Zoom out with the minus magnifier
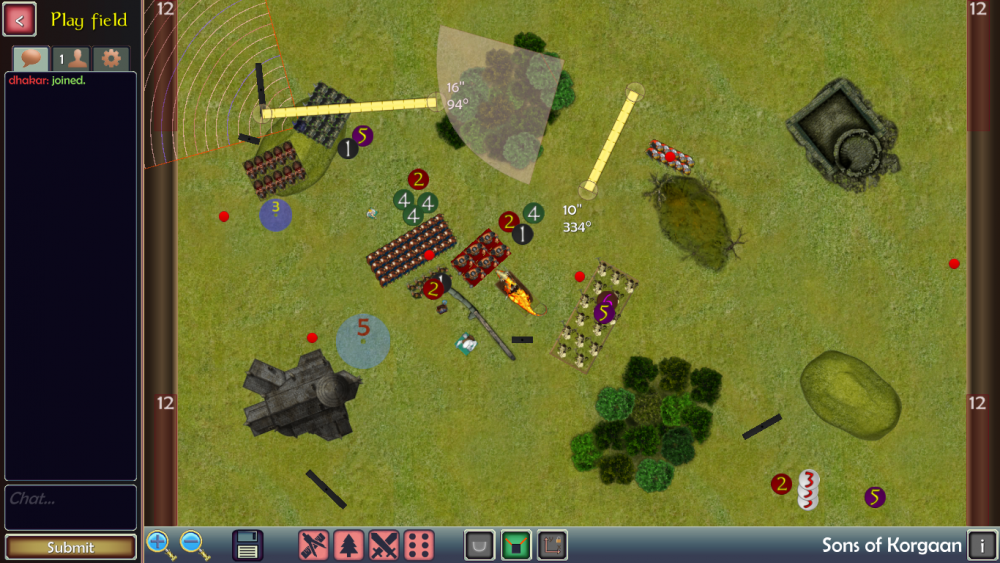Screen dimensions: 1000x563 point(194,545)
